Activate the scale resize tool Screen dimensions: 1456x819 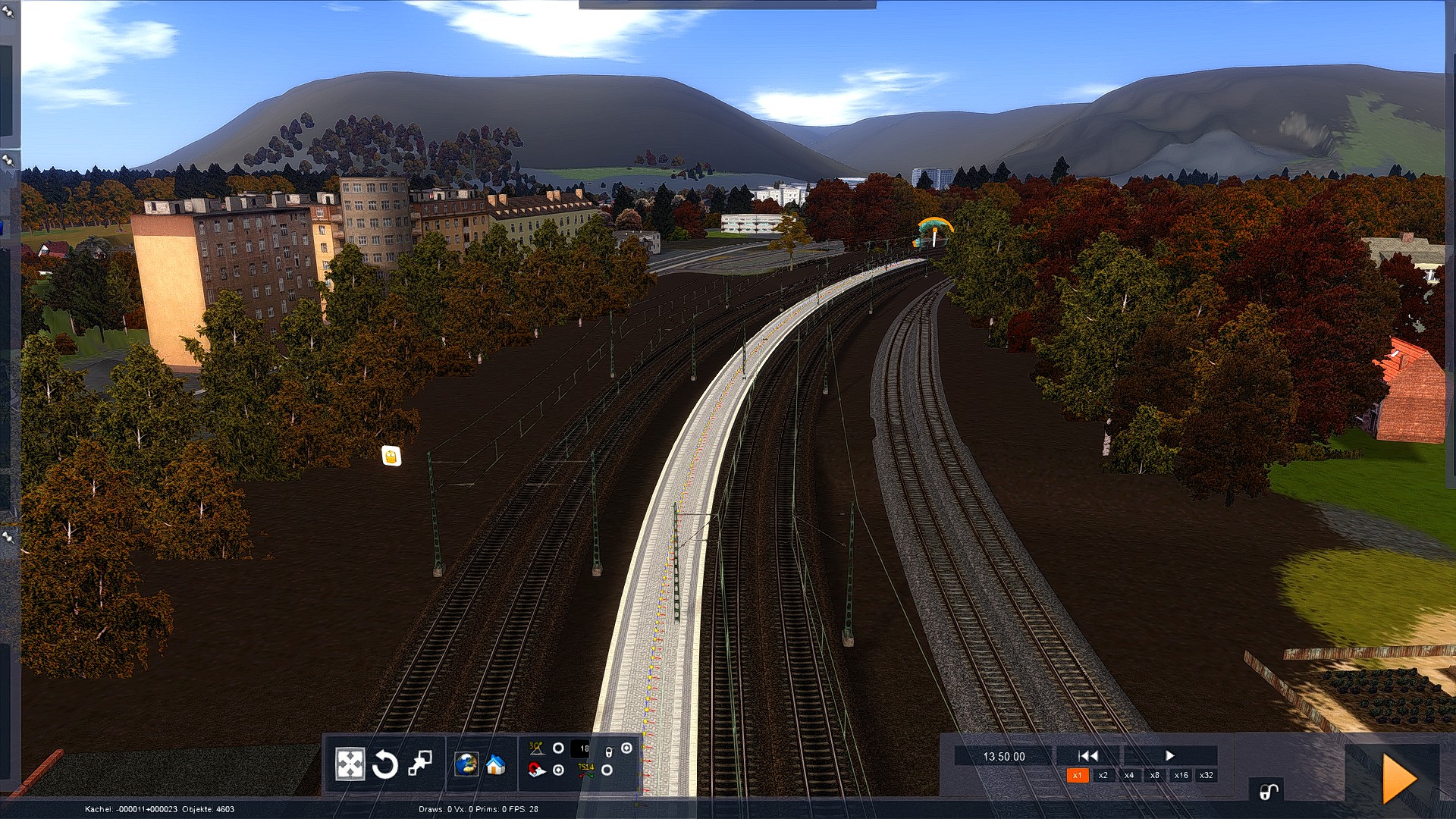click(x=420, y=763)
